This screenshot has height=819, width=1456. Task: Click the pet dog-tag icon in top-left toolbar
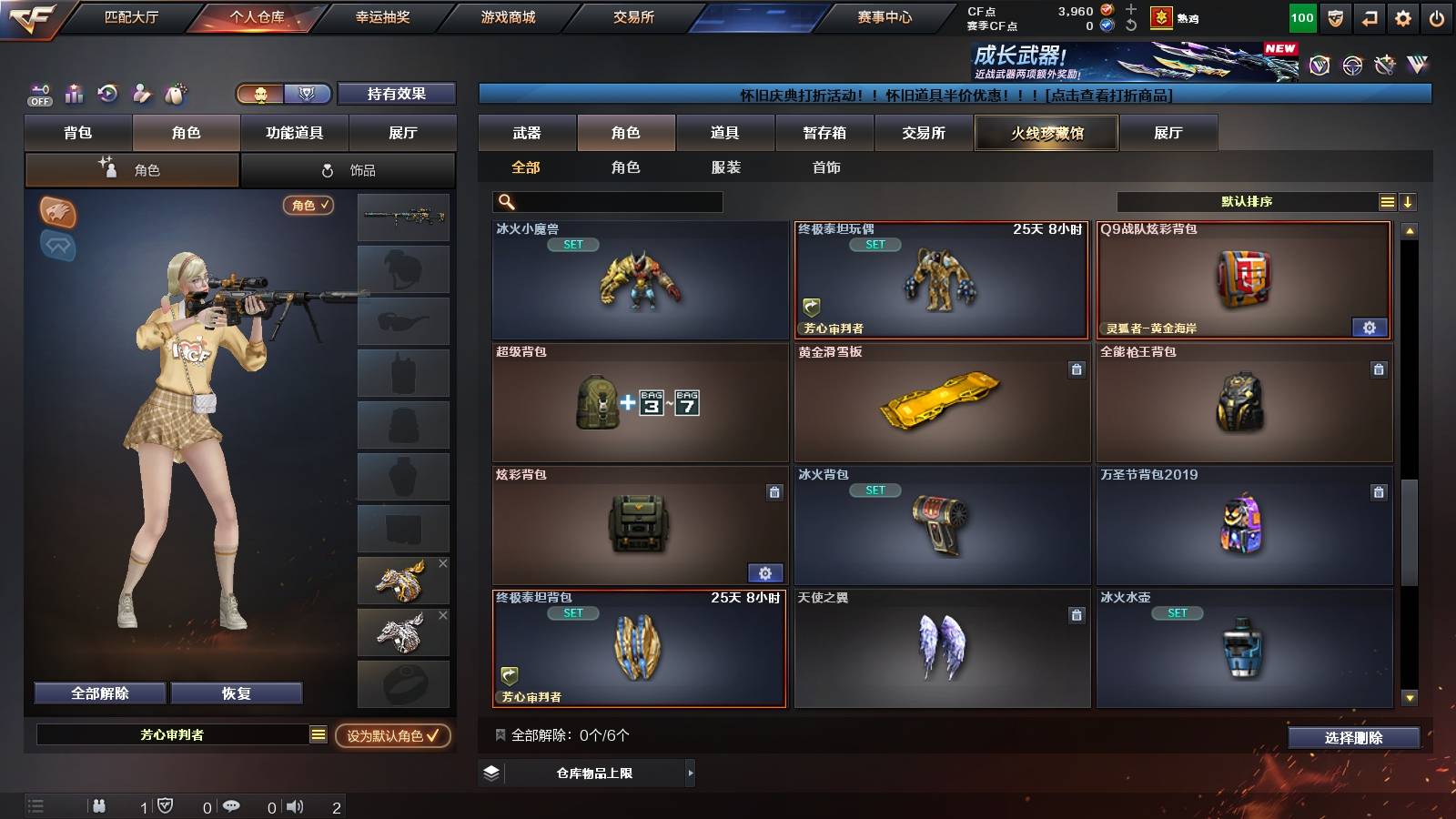click(174, 94)
